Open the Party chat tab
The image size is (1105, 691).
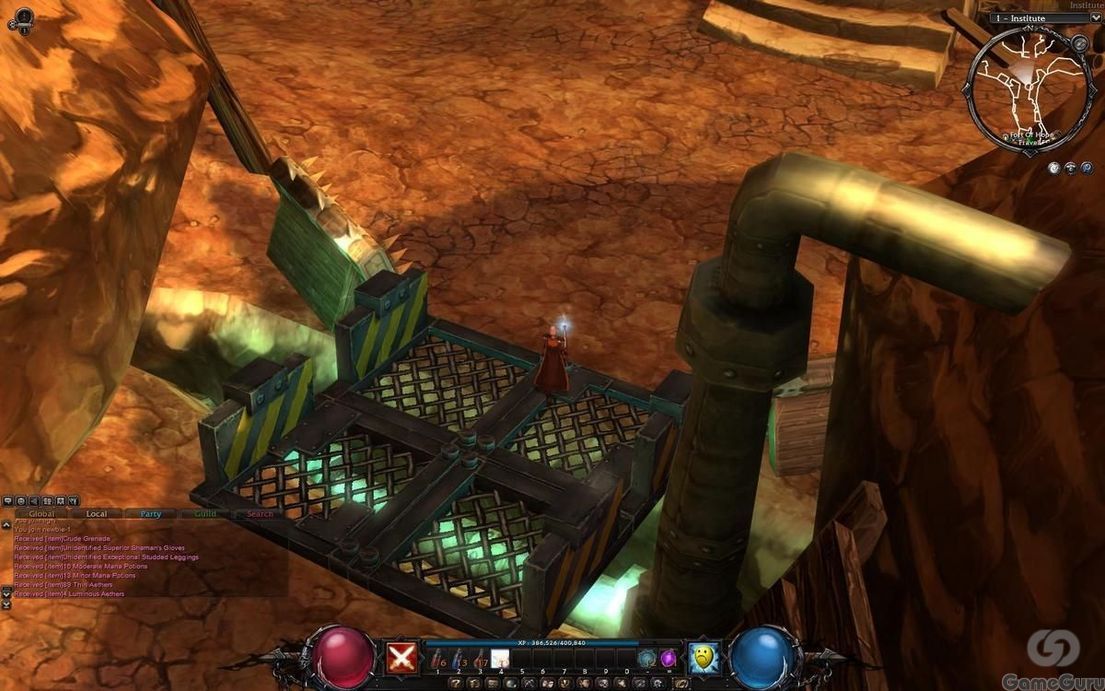(x=151, y=514)
